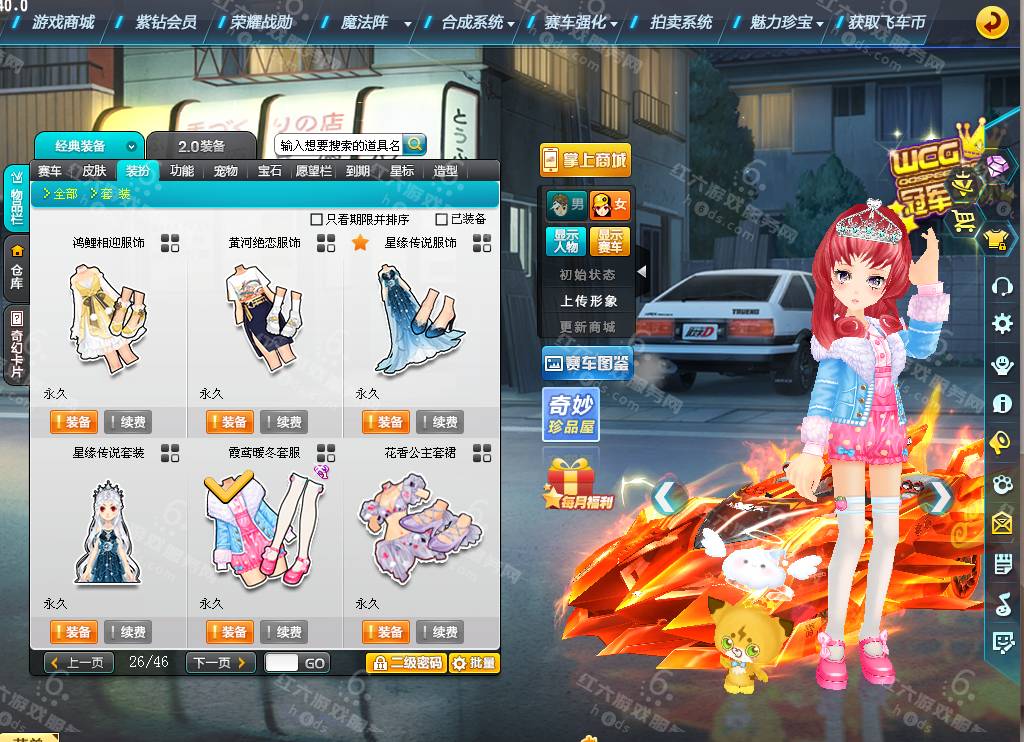Select the 宠物 pet category tab
This screenshot has height=742, width=1024.
pyautogui.click(x=226, y=171)
